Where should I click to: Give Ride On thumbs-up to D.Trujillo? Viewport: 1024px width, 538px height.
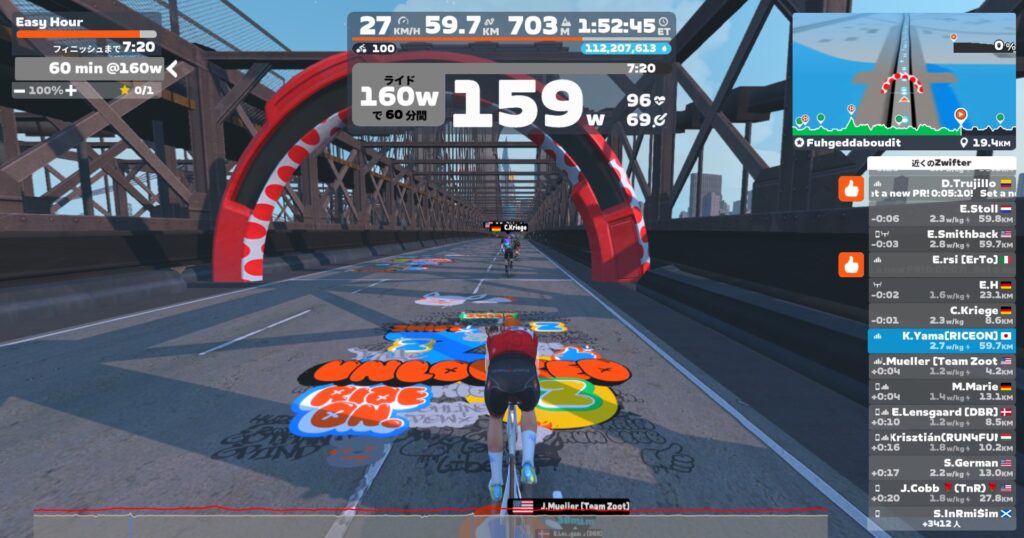click(851, 189)
